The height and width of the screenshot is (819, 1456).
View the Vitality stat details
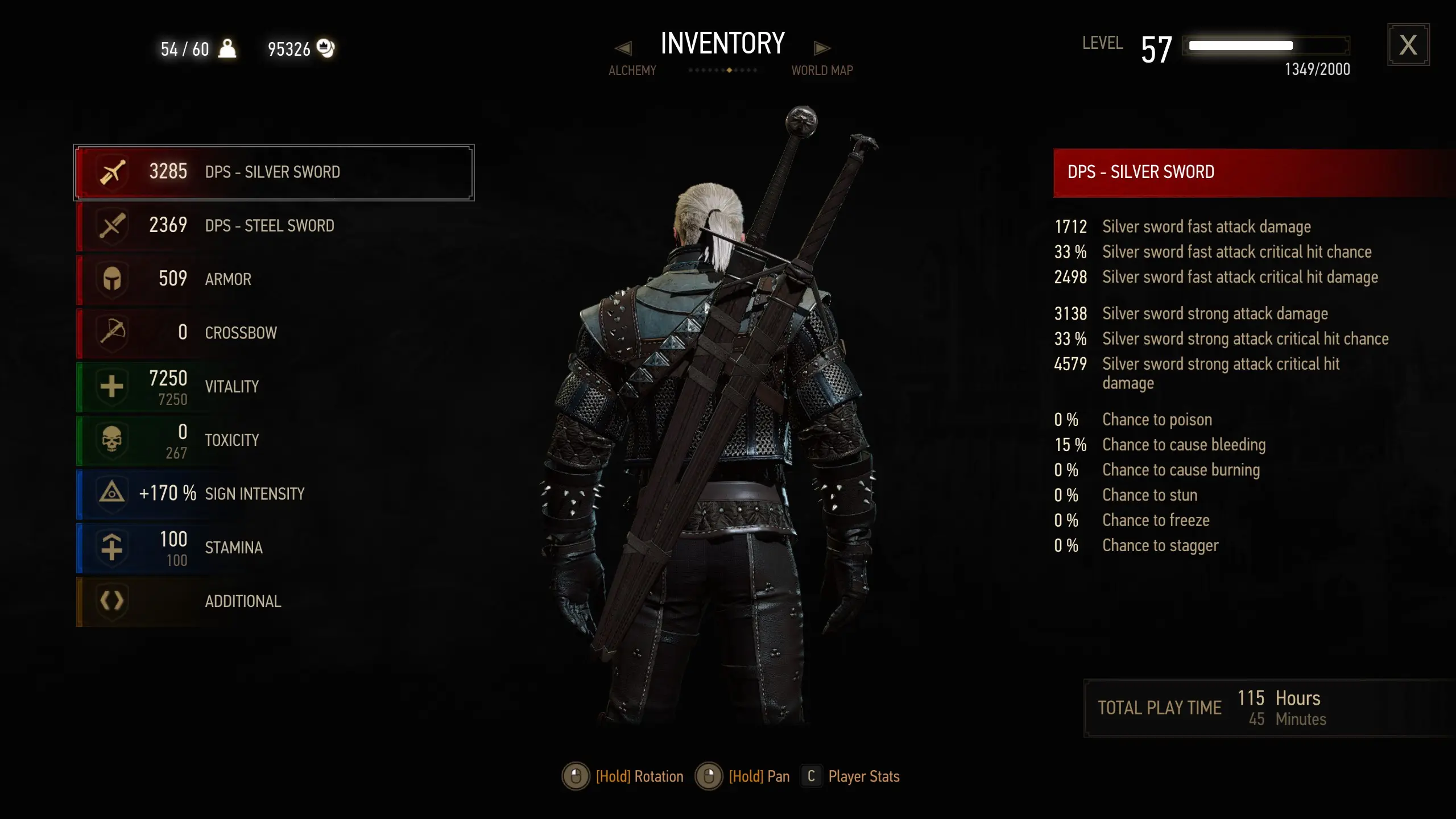coord(273,387)
